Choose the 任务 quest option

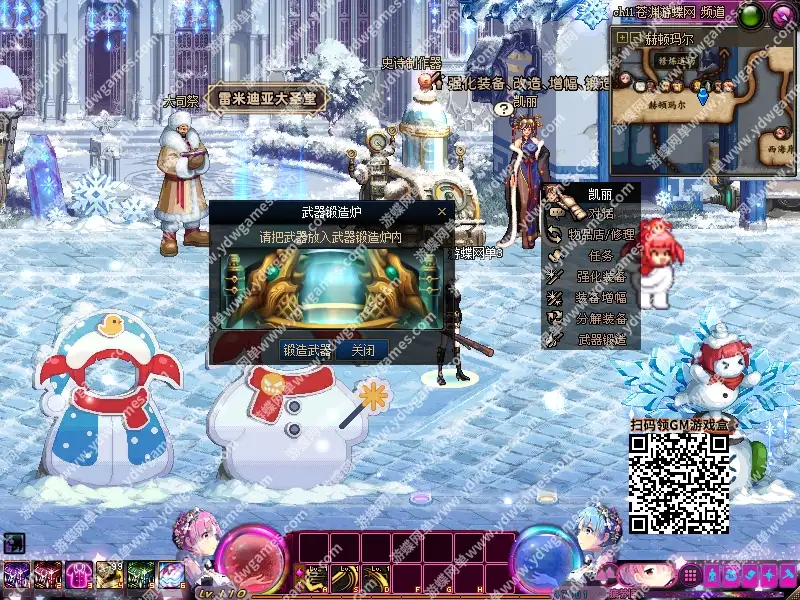click(x=600, y=256)
